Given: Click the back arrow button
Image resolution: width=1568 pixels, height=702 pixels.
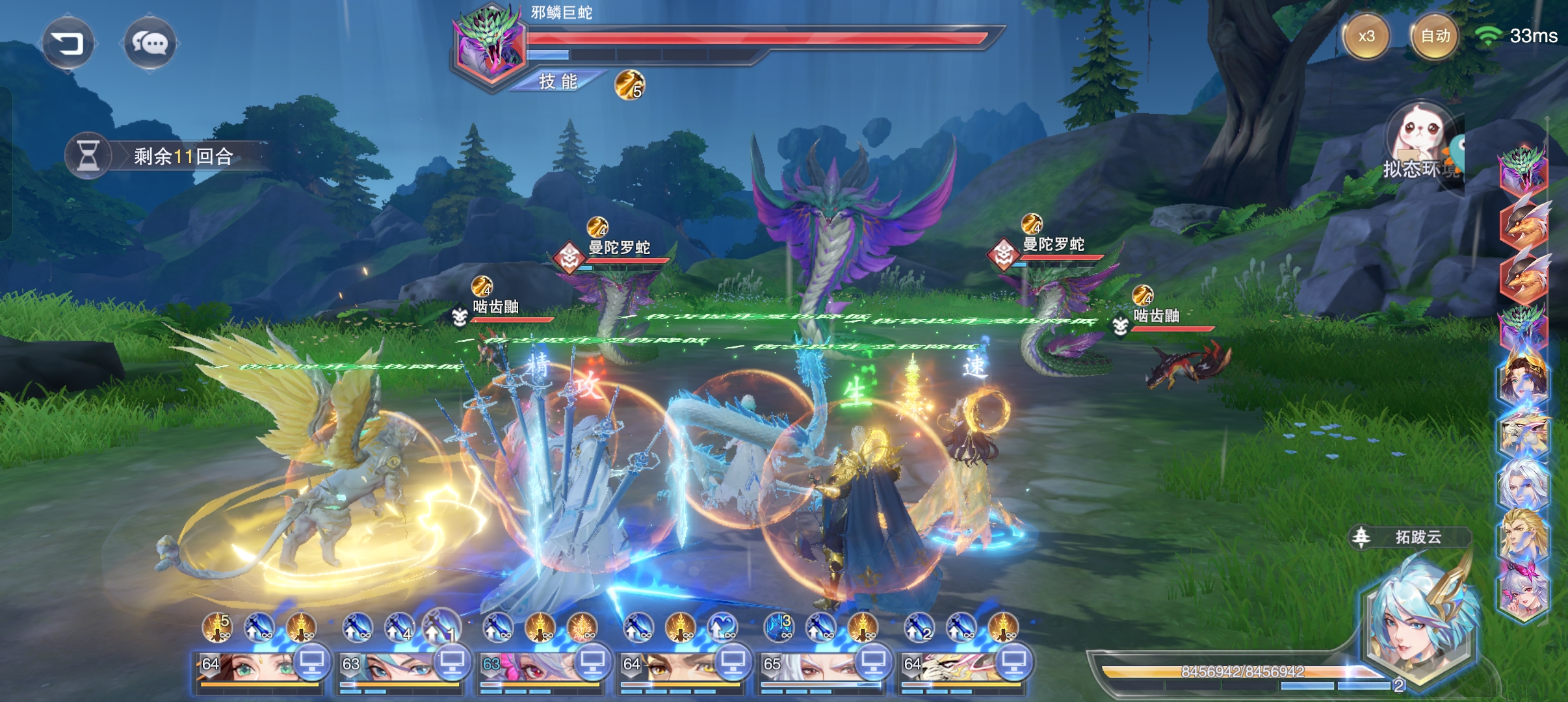Looking at the screenshot, I should pos(68,44).
